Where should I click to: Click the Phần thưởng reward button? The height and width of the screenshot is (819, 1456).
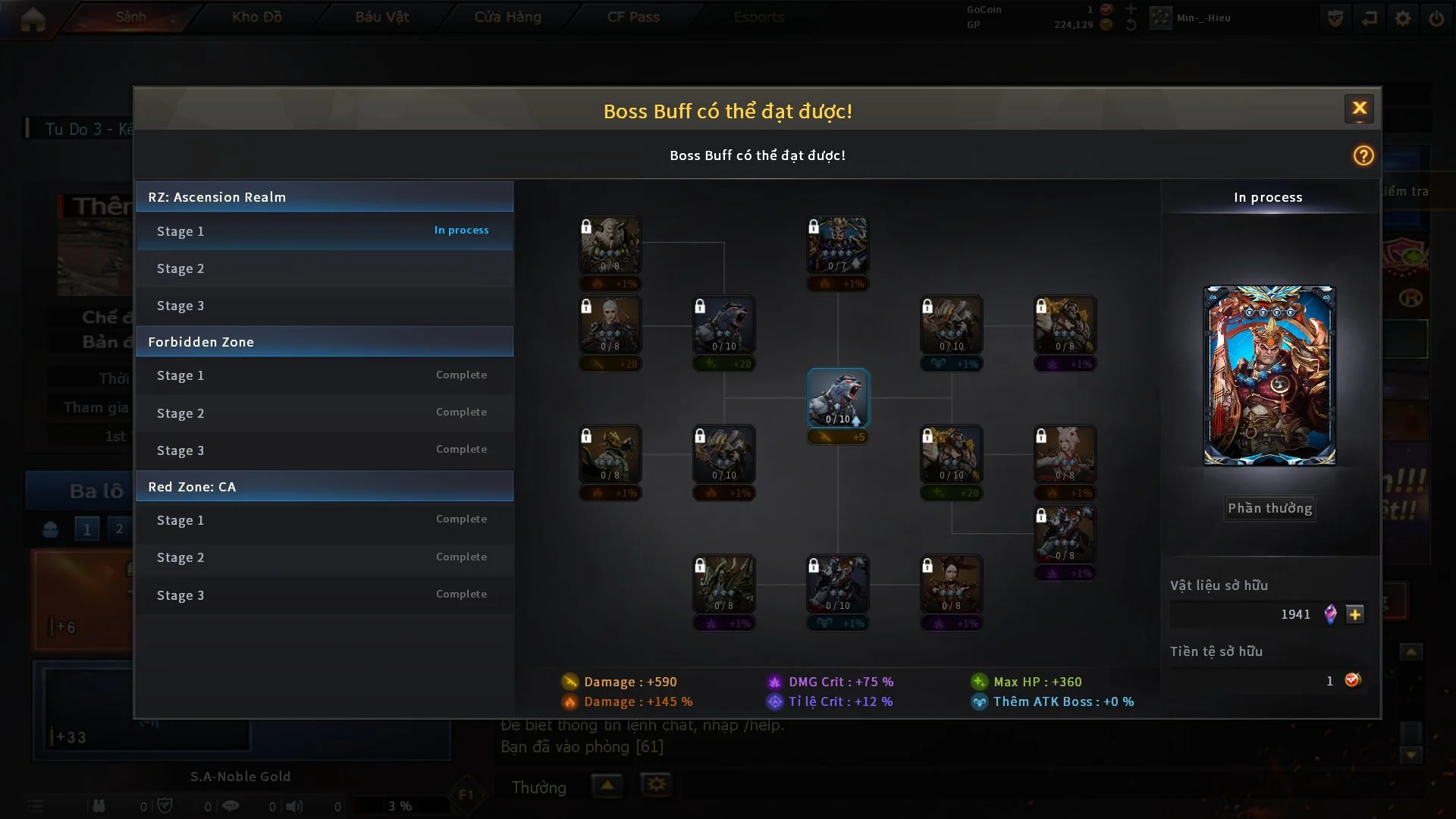pyautogui.click(x=1269, y=508)
